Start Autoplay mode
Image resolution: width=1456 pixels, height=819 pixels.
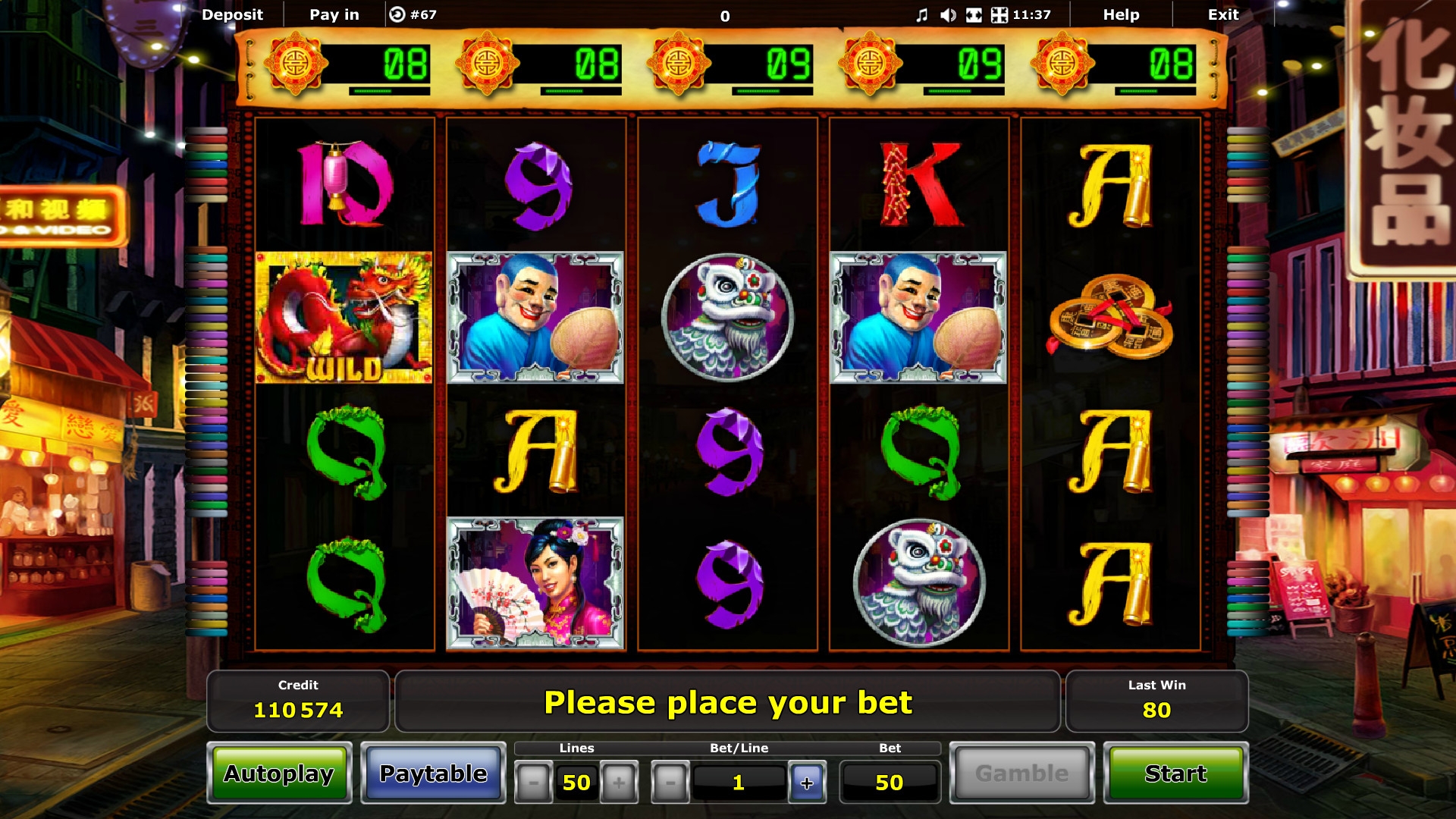(x=279, y=773)
